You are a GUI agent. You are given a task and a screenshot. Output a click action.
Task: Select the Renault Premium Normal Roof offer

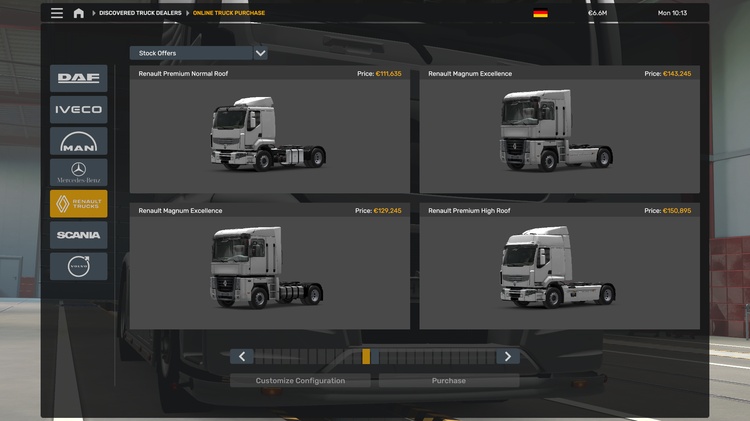(x=270, y=130)
